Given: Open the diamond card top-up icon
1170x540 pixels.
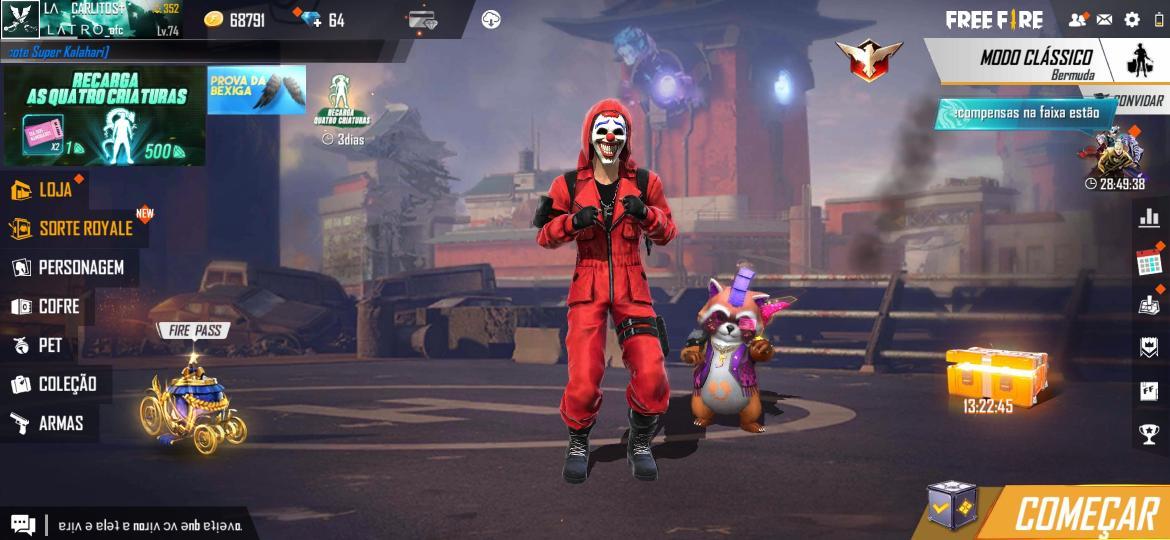Looking at the screenshot, I should click(423, 20).
